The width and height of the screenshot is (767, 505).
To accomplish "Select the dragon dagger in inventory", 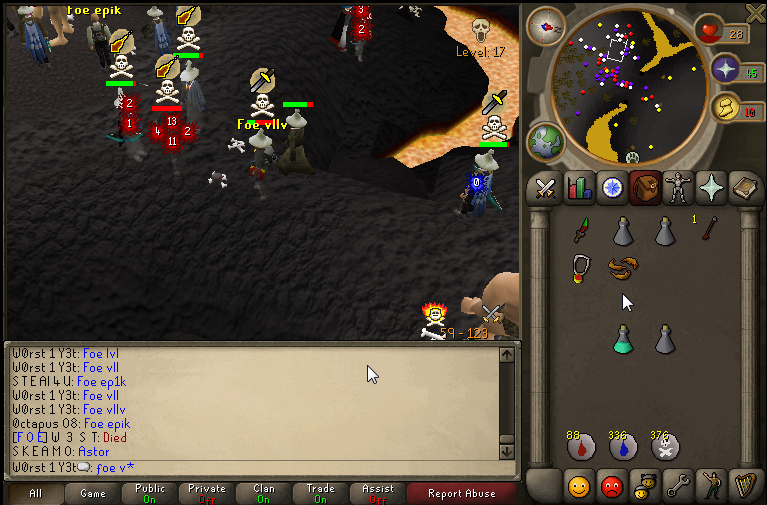I will pos(581,231).
